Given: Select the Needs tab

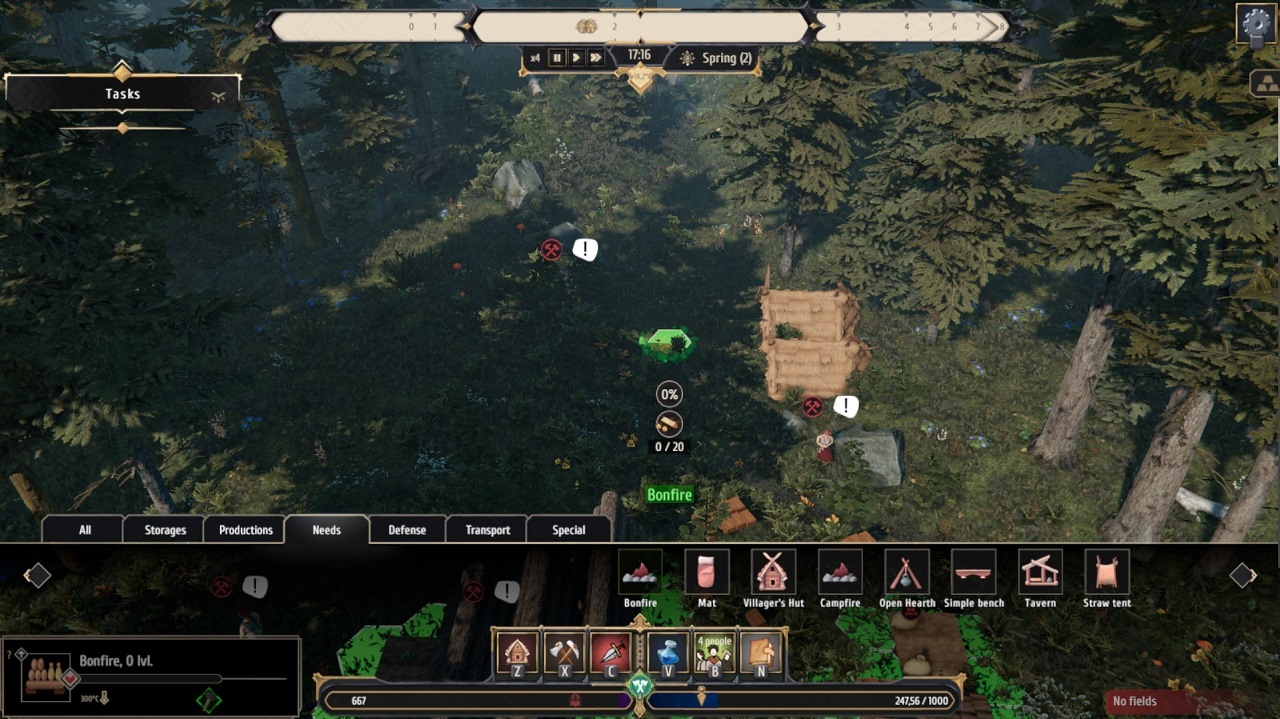Looking at the screenshot, I should click(x=327, y=530).
